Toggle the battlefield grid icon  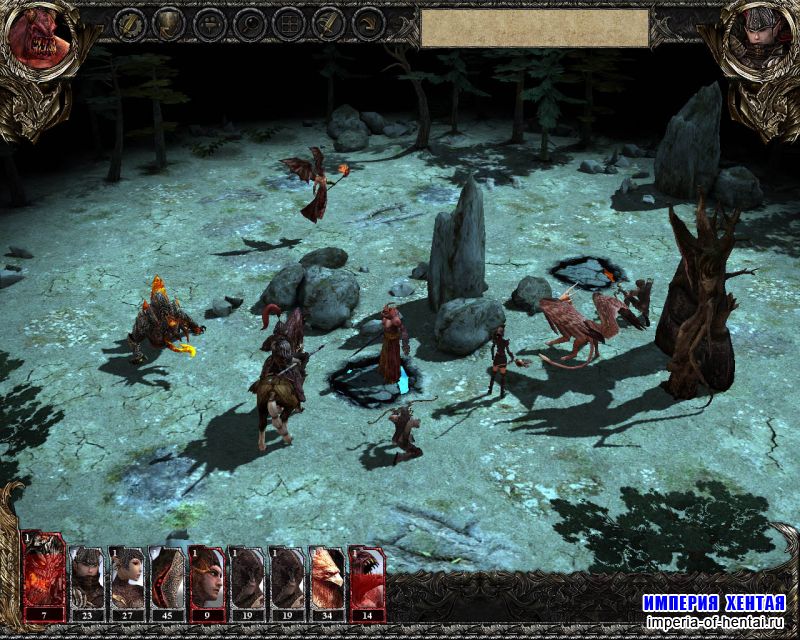(288, 21)
